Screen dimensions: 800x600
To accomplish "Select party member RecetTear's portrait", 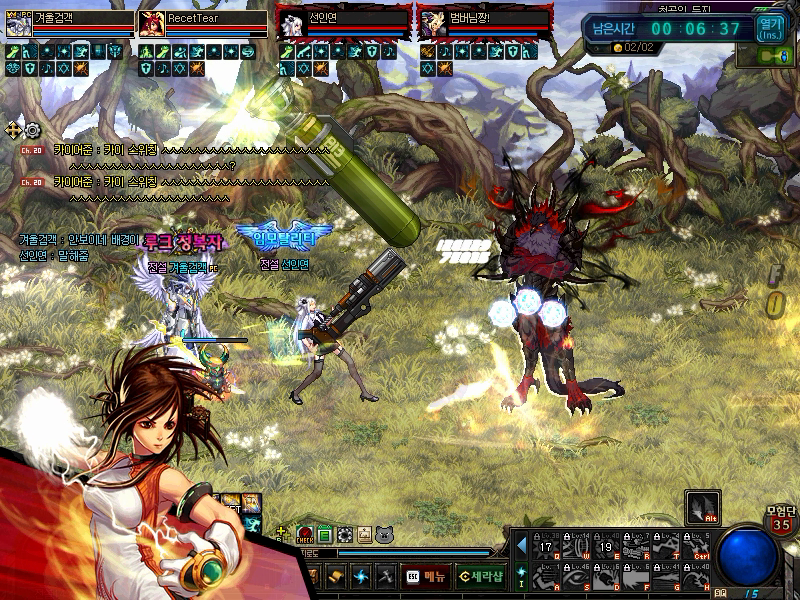I will click(x=153, y=24).
